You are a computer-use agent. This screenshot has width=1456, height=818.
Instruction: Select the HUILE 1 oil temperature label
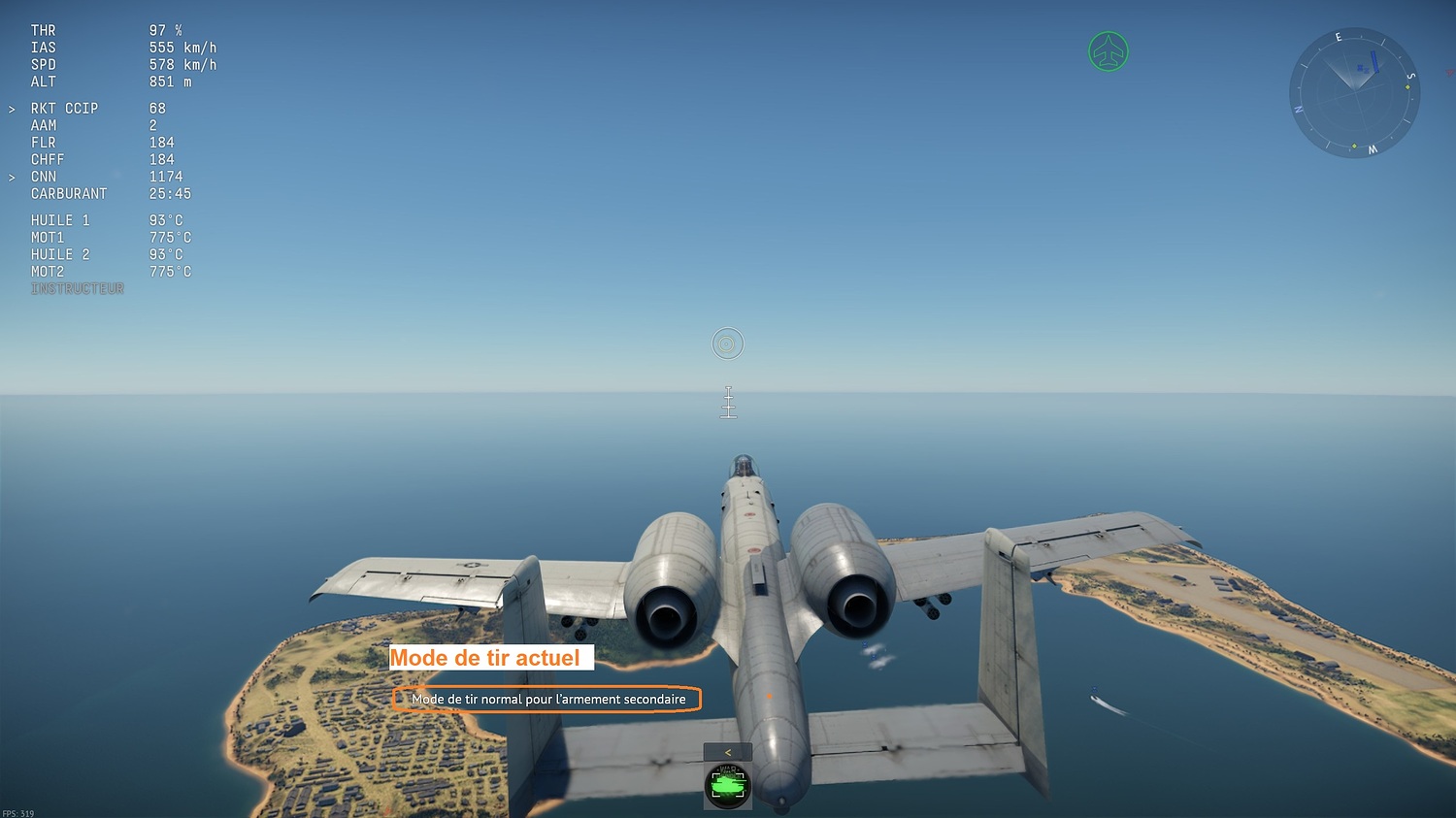click(60, 220)
